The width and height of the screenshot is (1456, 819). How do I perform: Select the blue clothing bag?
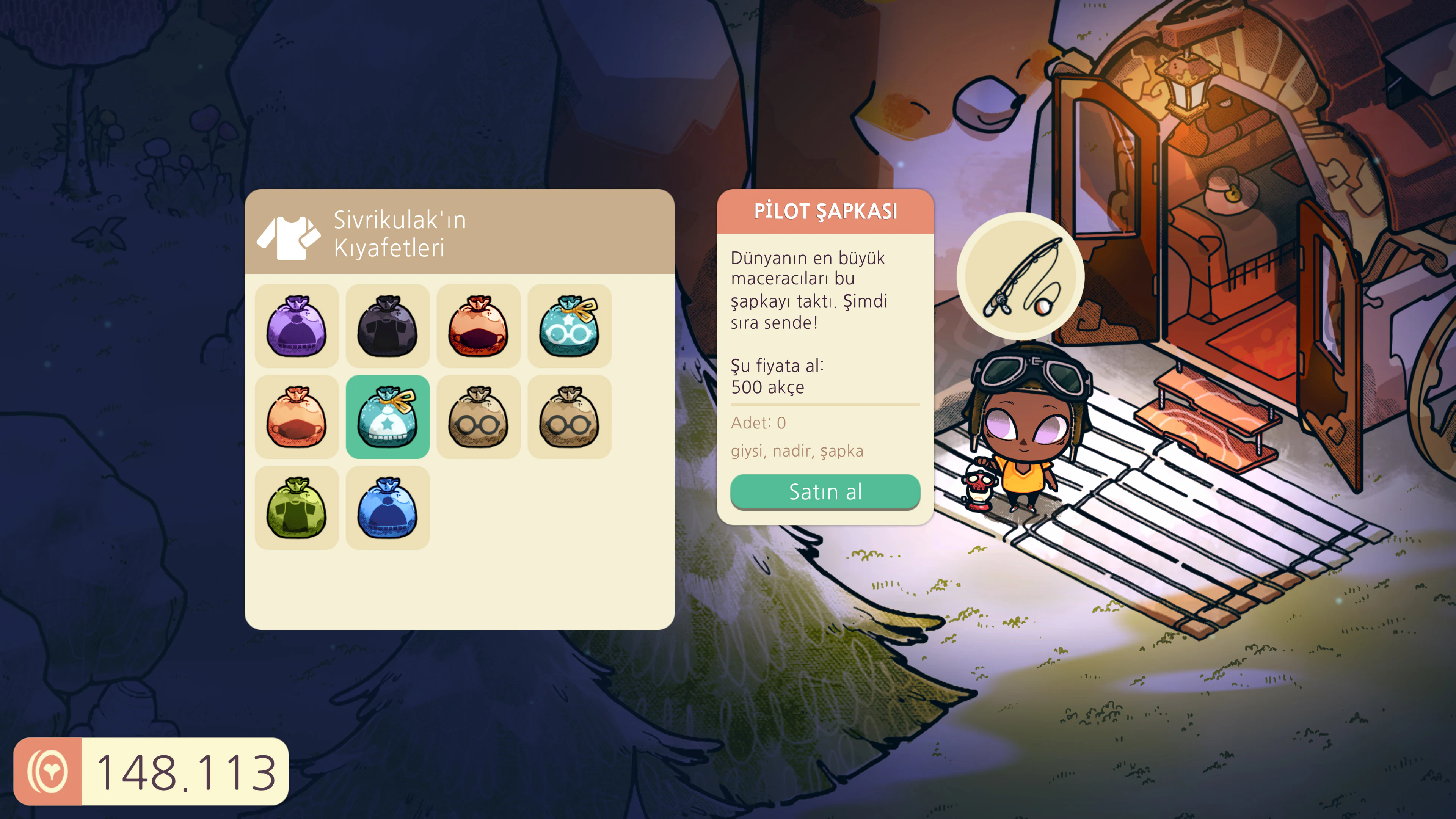coord(387,507)
